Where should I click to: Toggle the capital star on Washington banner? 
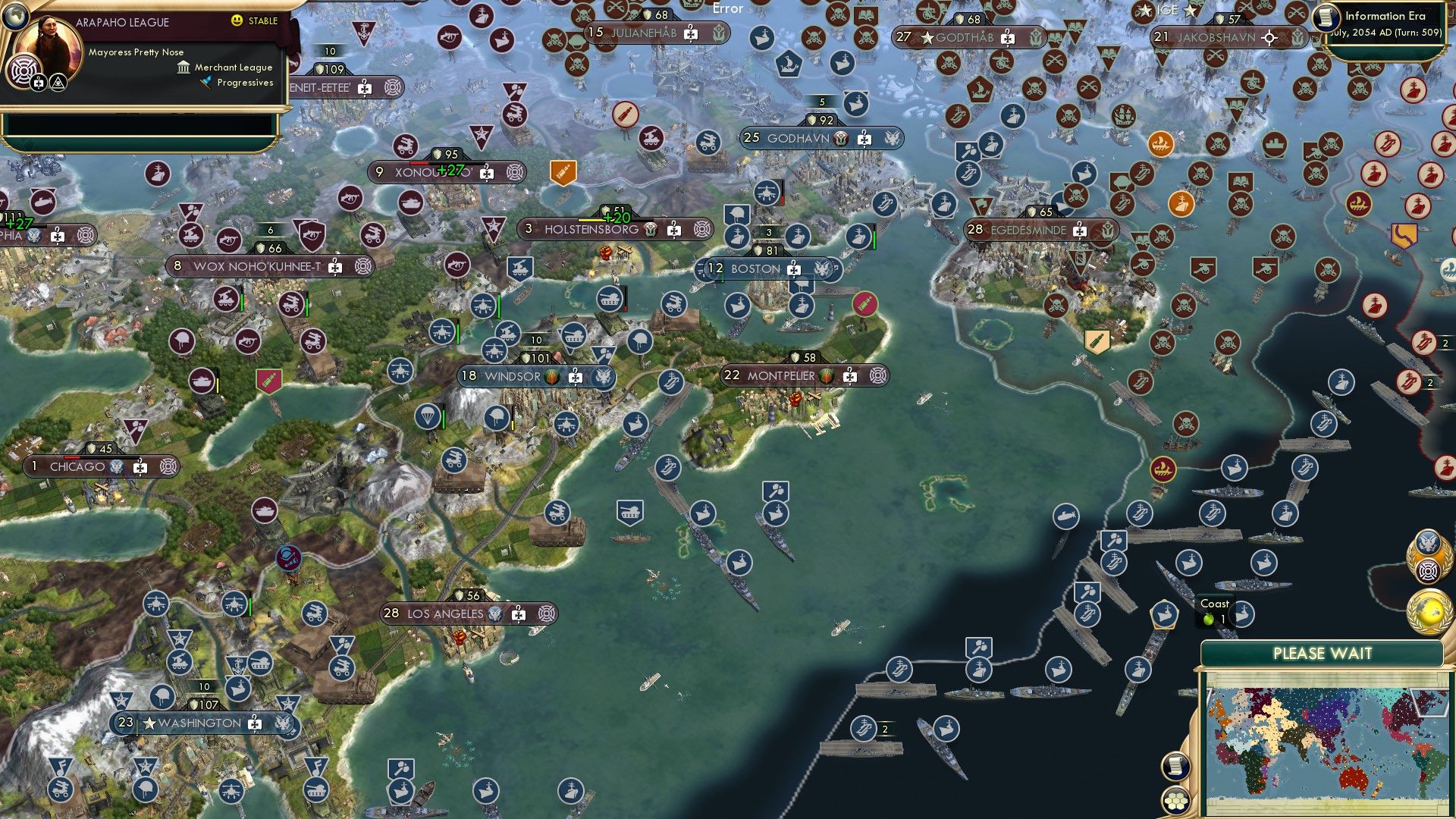click(149, 723)
